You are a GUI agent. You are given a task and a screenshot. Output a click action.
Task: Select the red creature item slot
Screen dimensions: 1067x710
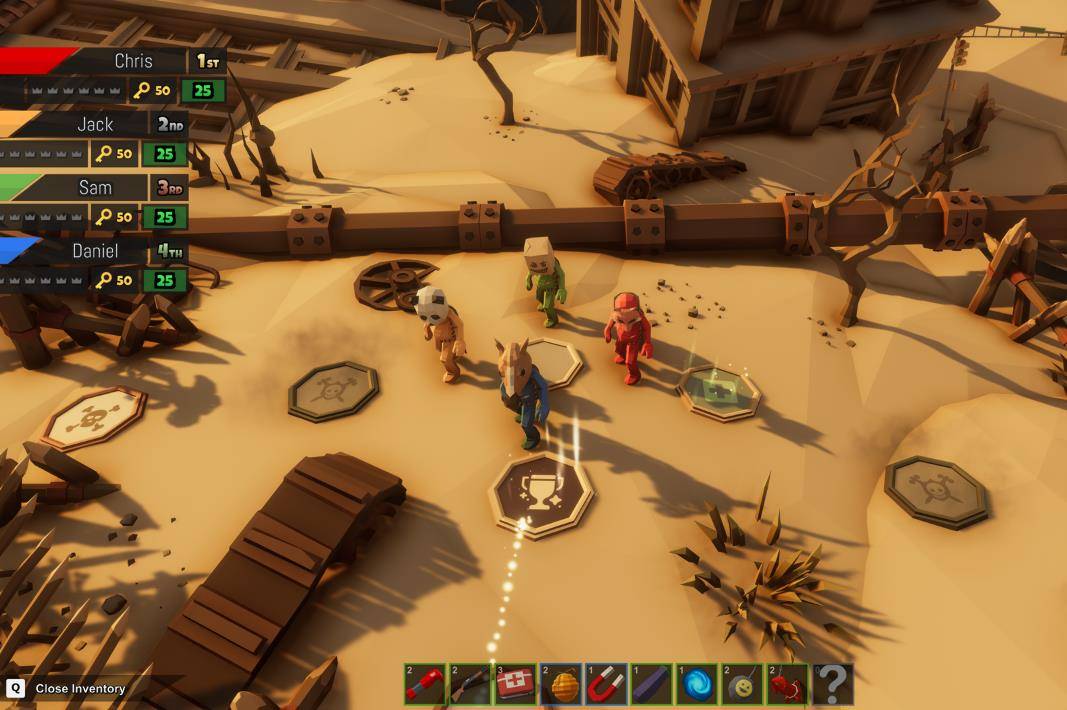pyautogui.click(x=787, y=684)
